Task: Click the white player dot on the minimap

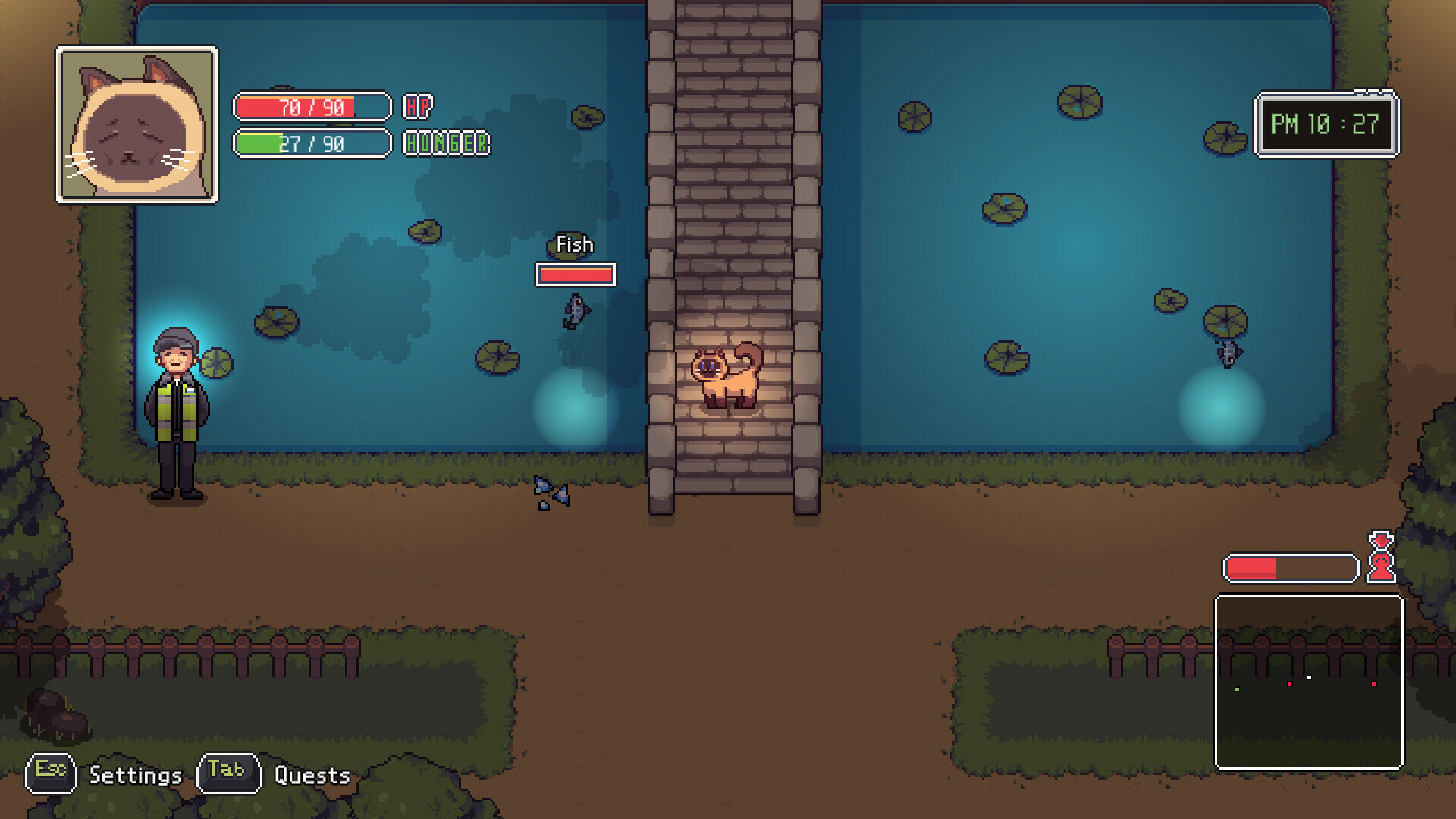Action: (x=1310, y=677)
